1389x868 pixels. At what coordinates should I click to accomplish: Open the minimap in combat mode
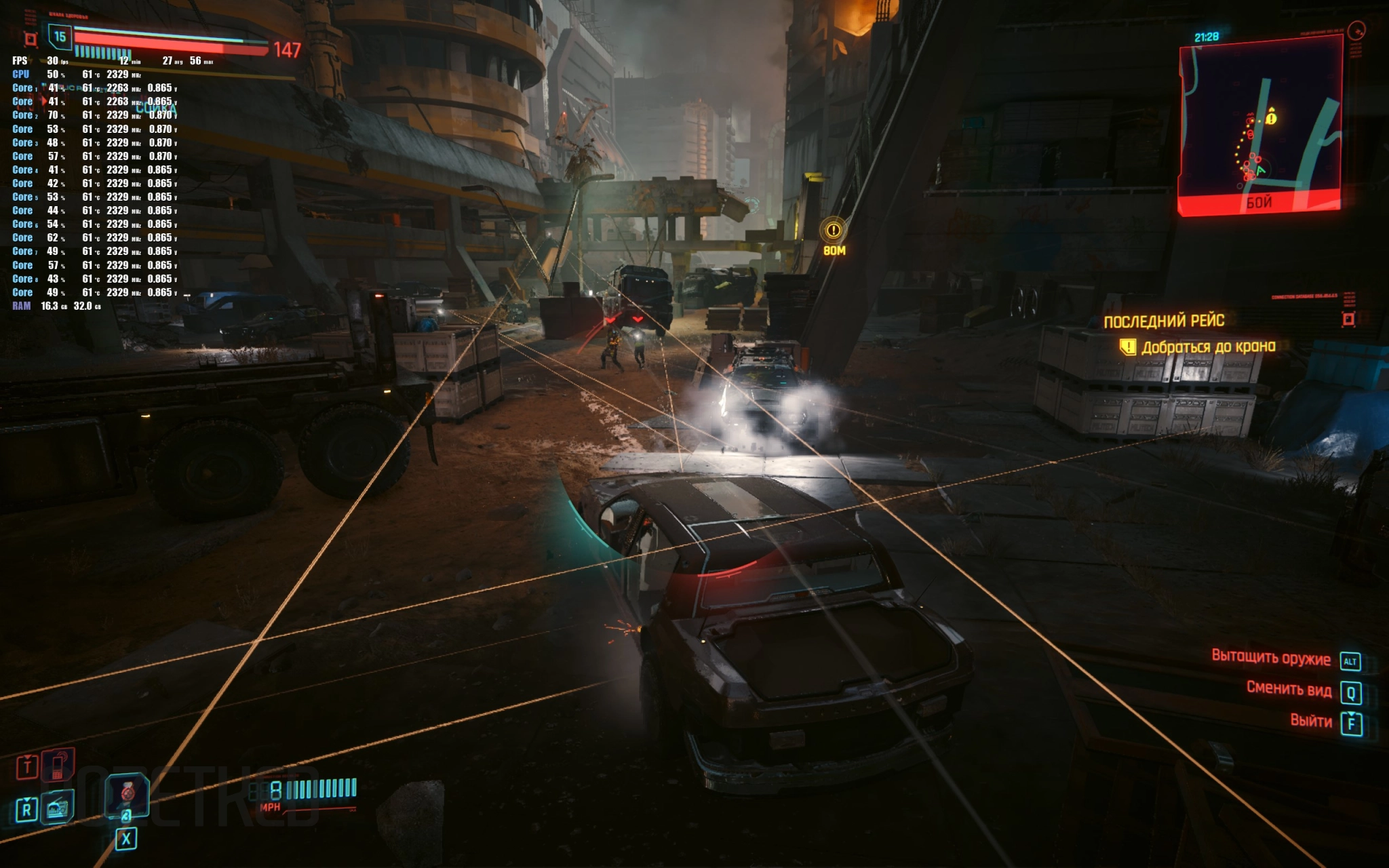pyautogui.click(x=1260, y=125)
